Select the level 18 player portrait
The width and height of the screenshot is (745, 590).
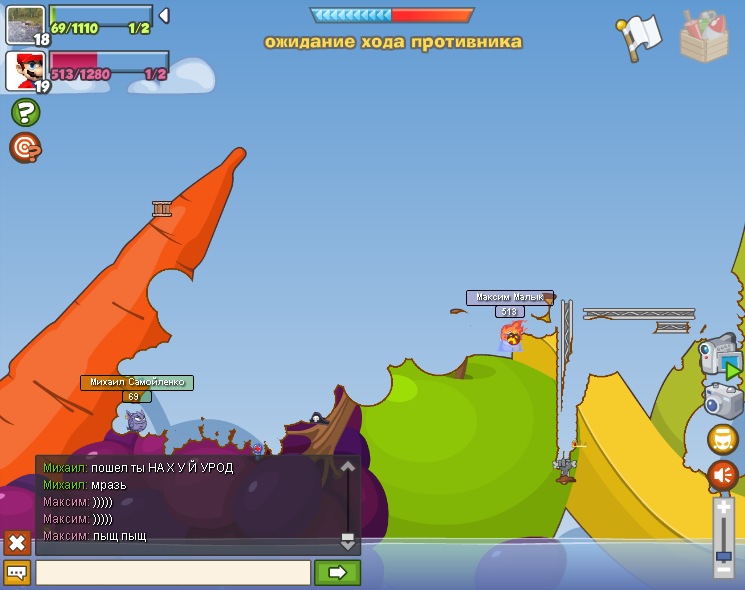click(x=24, y=24)
